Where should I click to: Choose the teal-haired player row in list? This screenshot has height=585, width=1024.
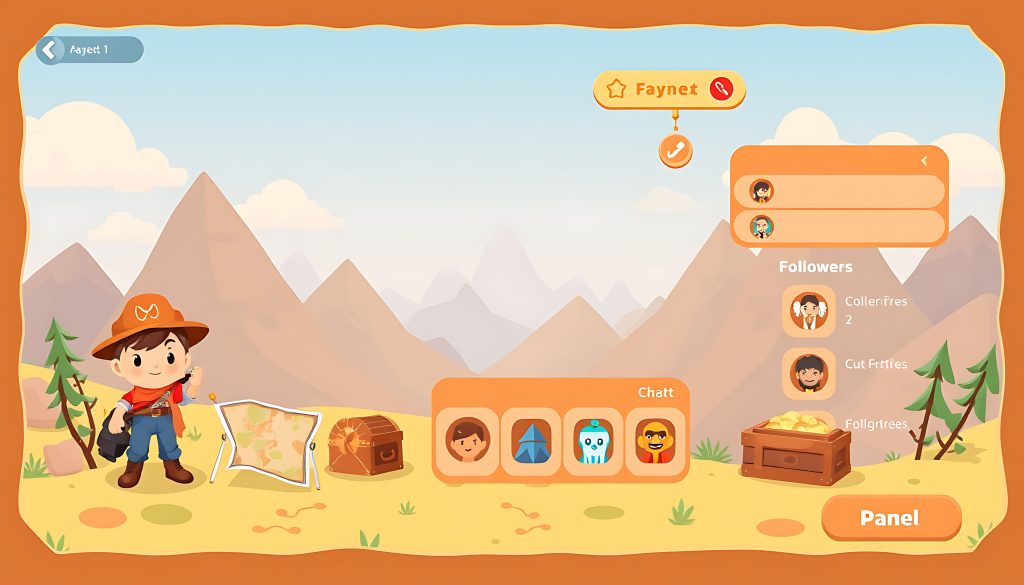tap(838, 226)
